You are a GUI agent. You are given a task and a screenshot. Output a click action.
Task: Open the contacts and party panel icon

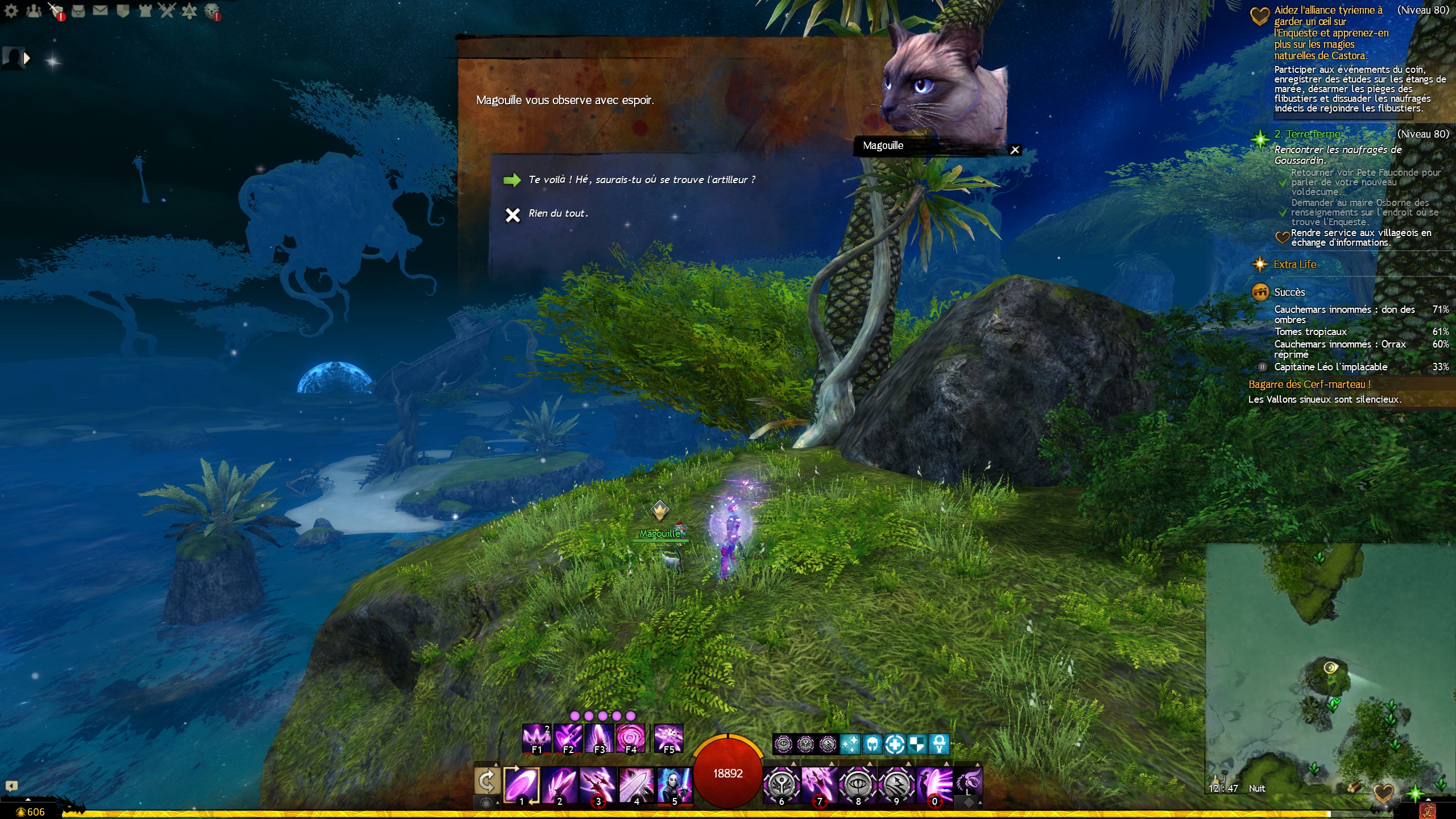click(34, 10)
